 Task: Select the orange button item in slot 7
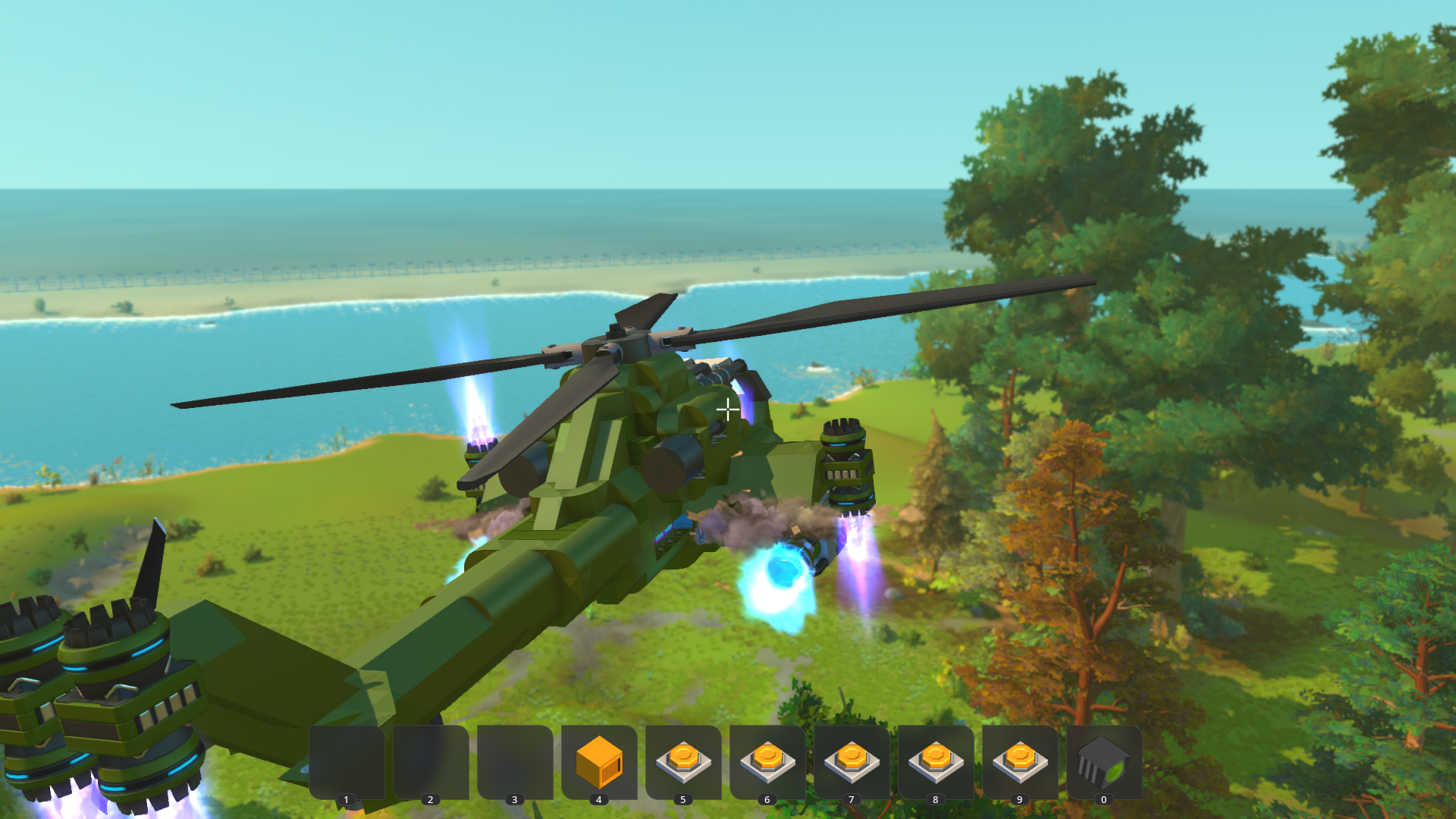click(852, 761)
